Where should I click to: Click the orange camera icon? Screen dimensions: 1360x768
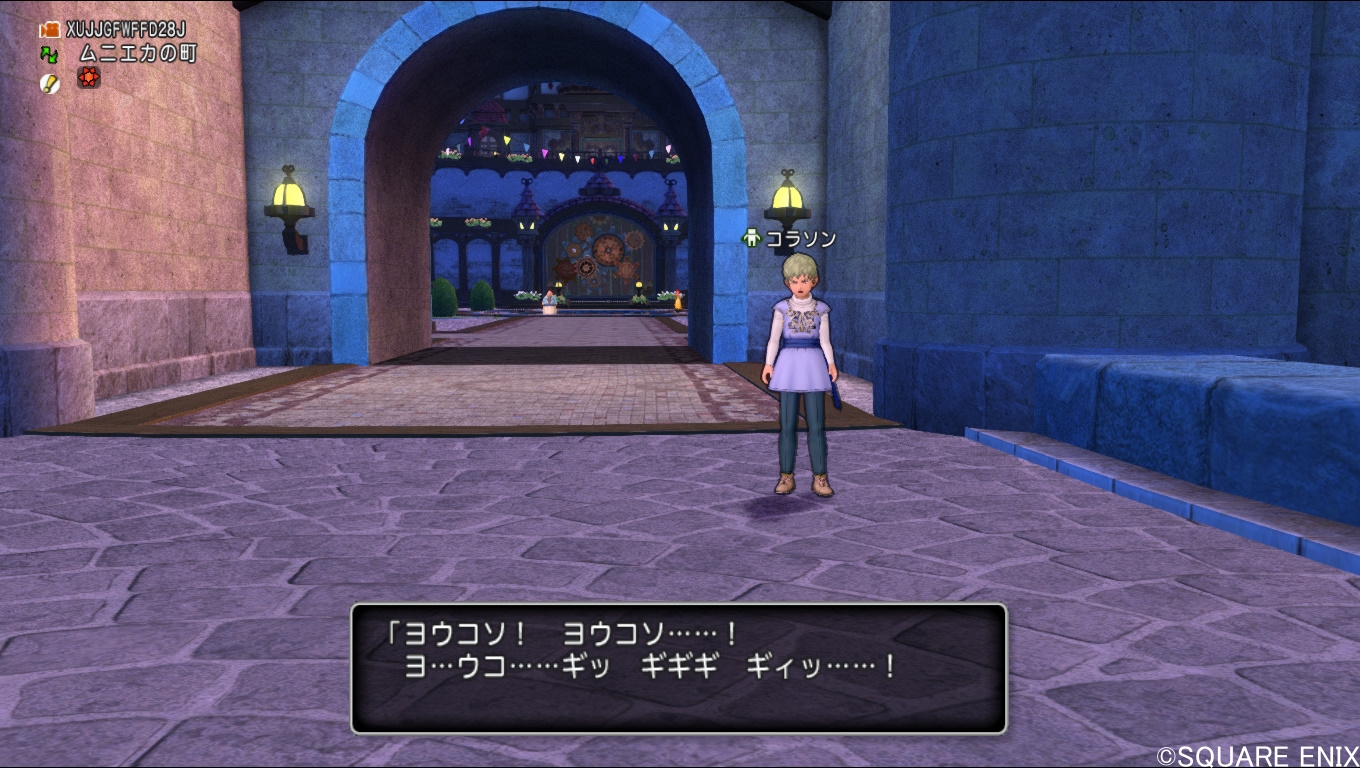point(50,30)
